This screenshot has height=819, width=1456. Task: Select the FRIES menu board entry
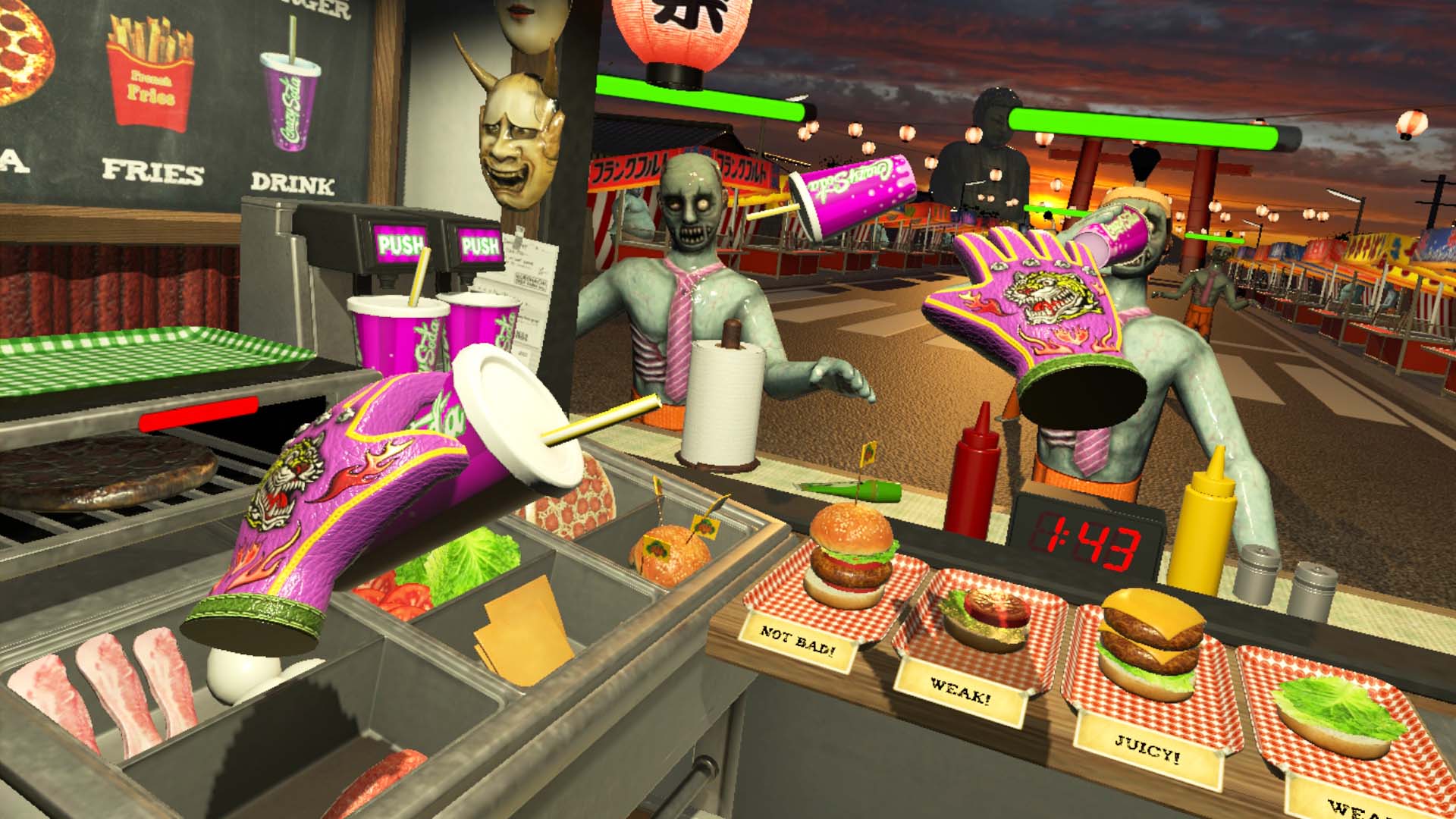[x=152, y=174]
